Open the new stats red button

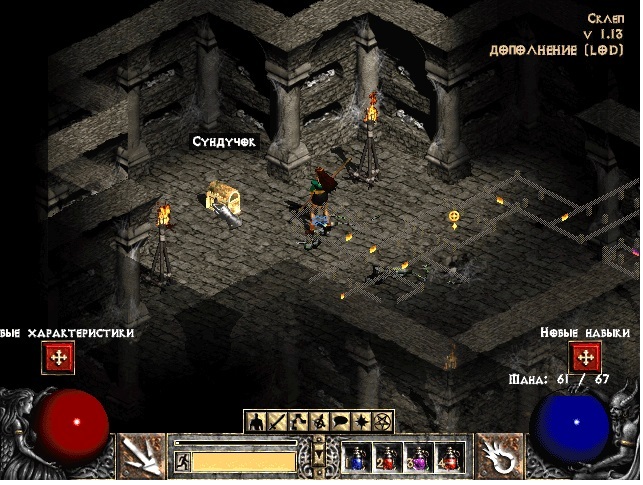(57, 357)
